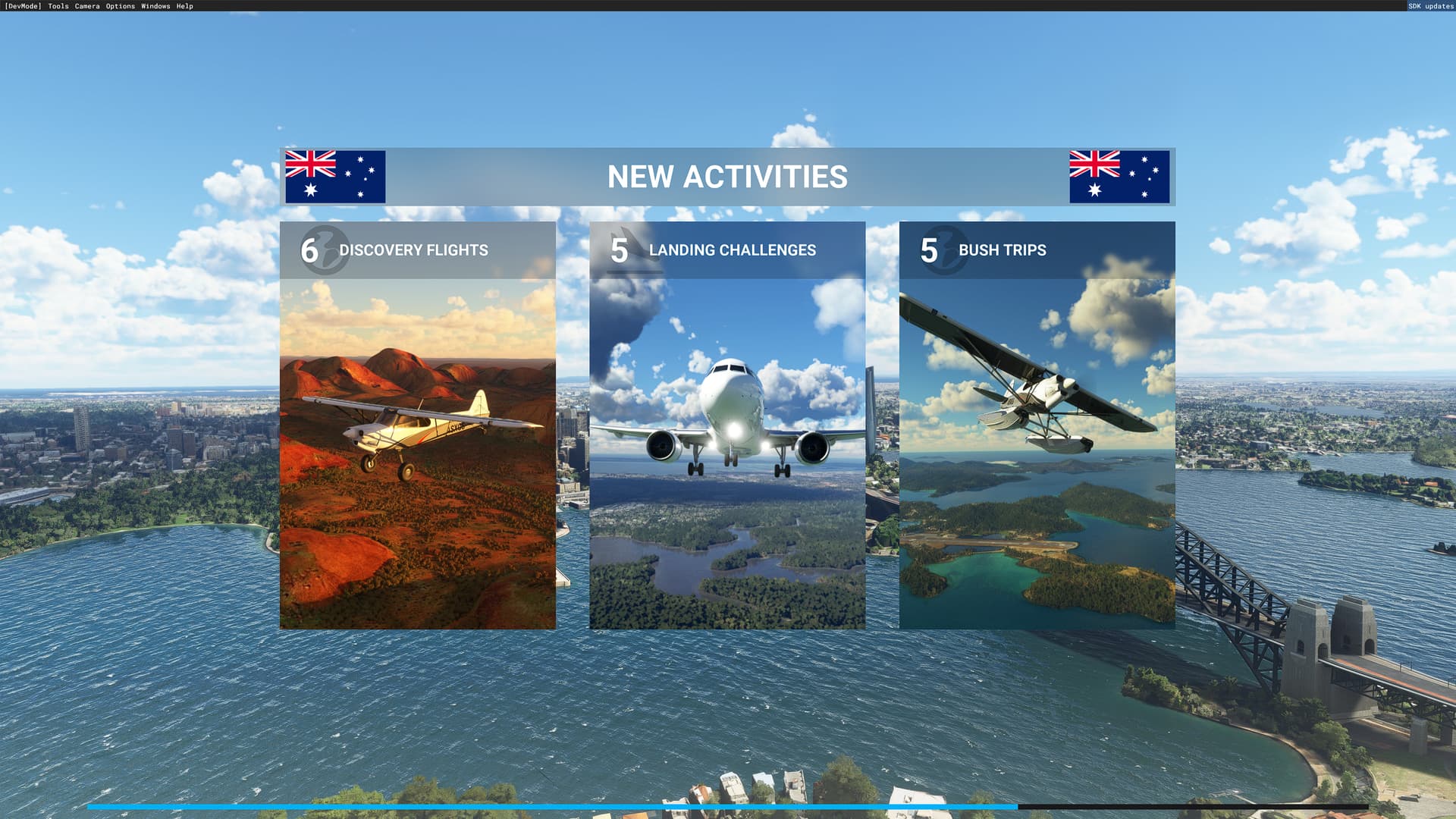Click the NEW ACTIVITIES header banner
The height and width of the screenshot is (819, 1456).
(728, 176)
